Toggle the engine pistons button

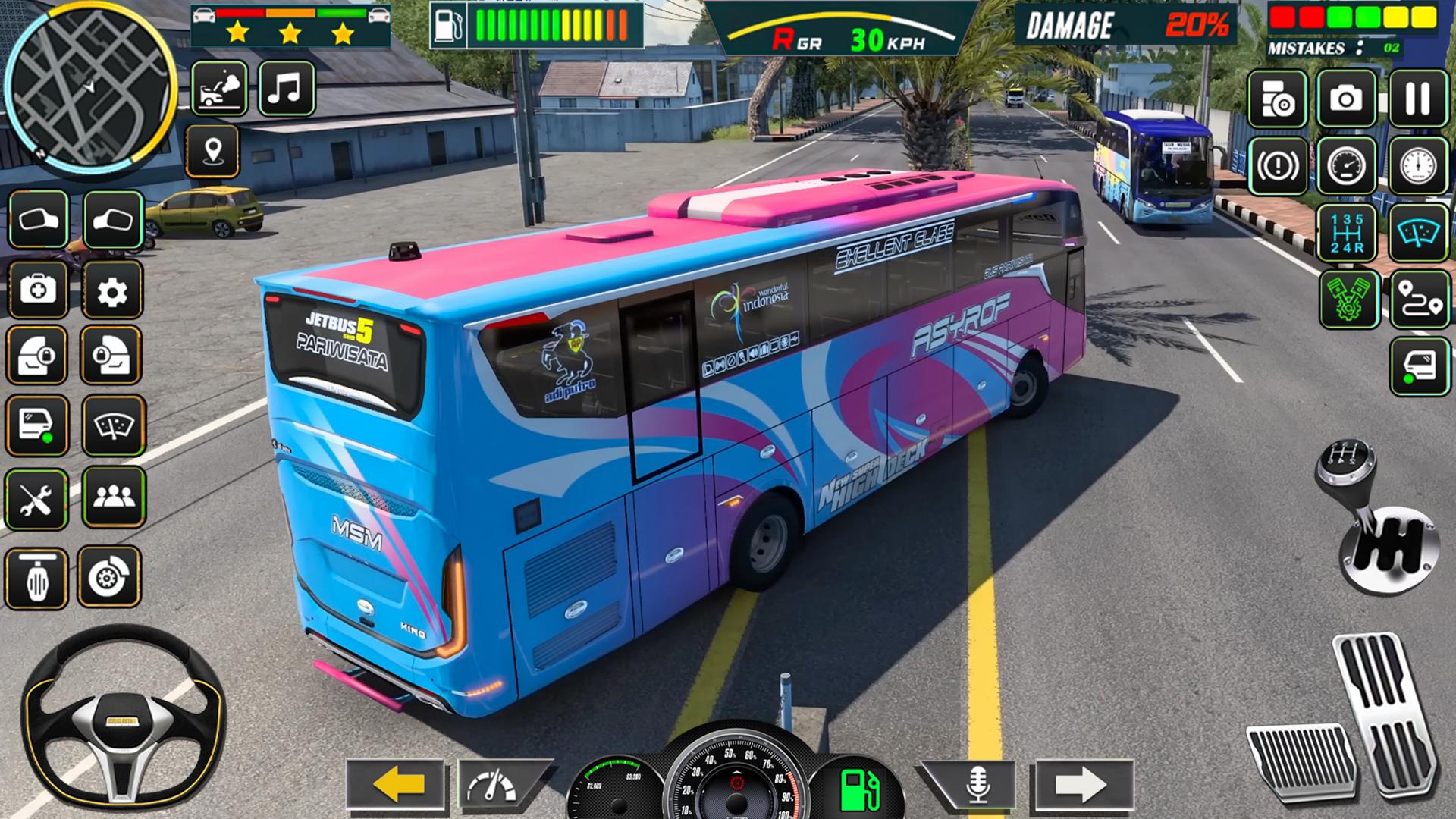point(1349,300)
